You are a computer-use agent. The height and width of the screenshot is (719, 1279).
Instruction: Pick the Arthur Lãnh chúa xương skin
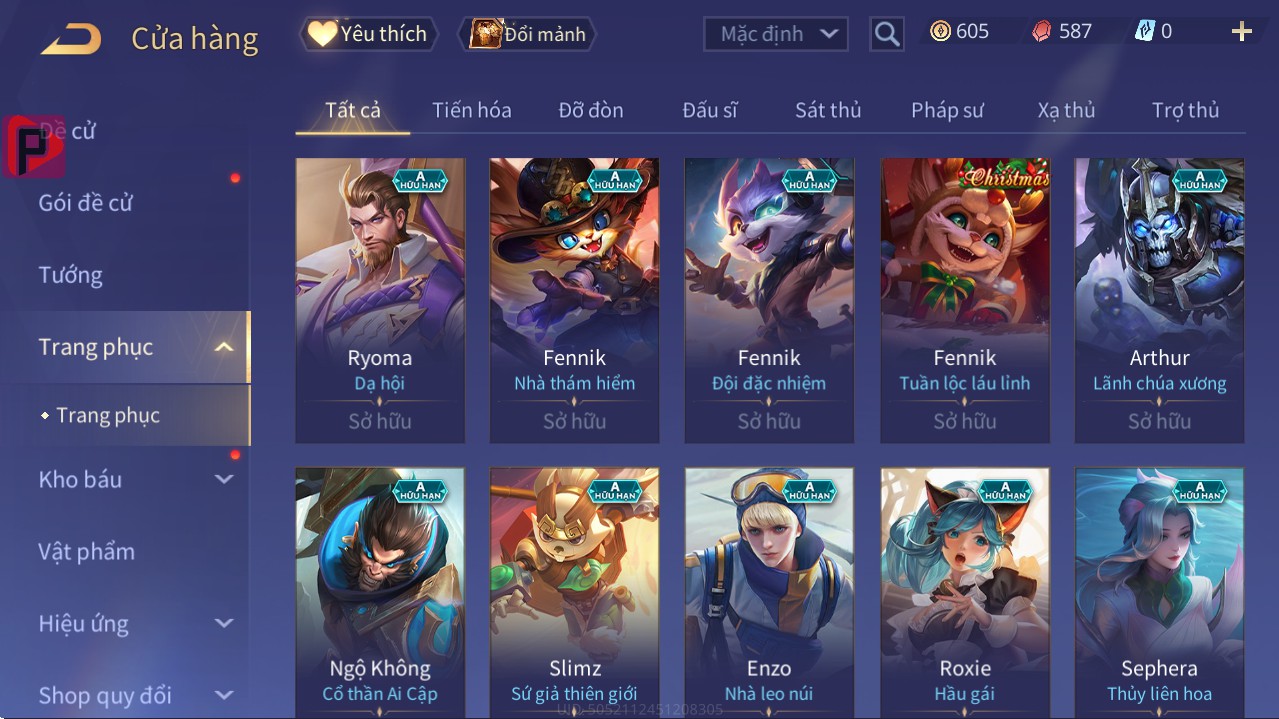[x=1159, y=299]
